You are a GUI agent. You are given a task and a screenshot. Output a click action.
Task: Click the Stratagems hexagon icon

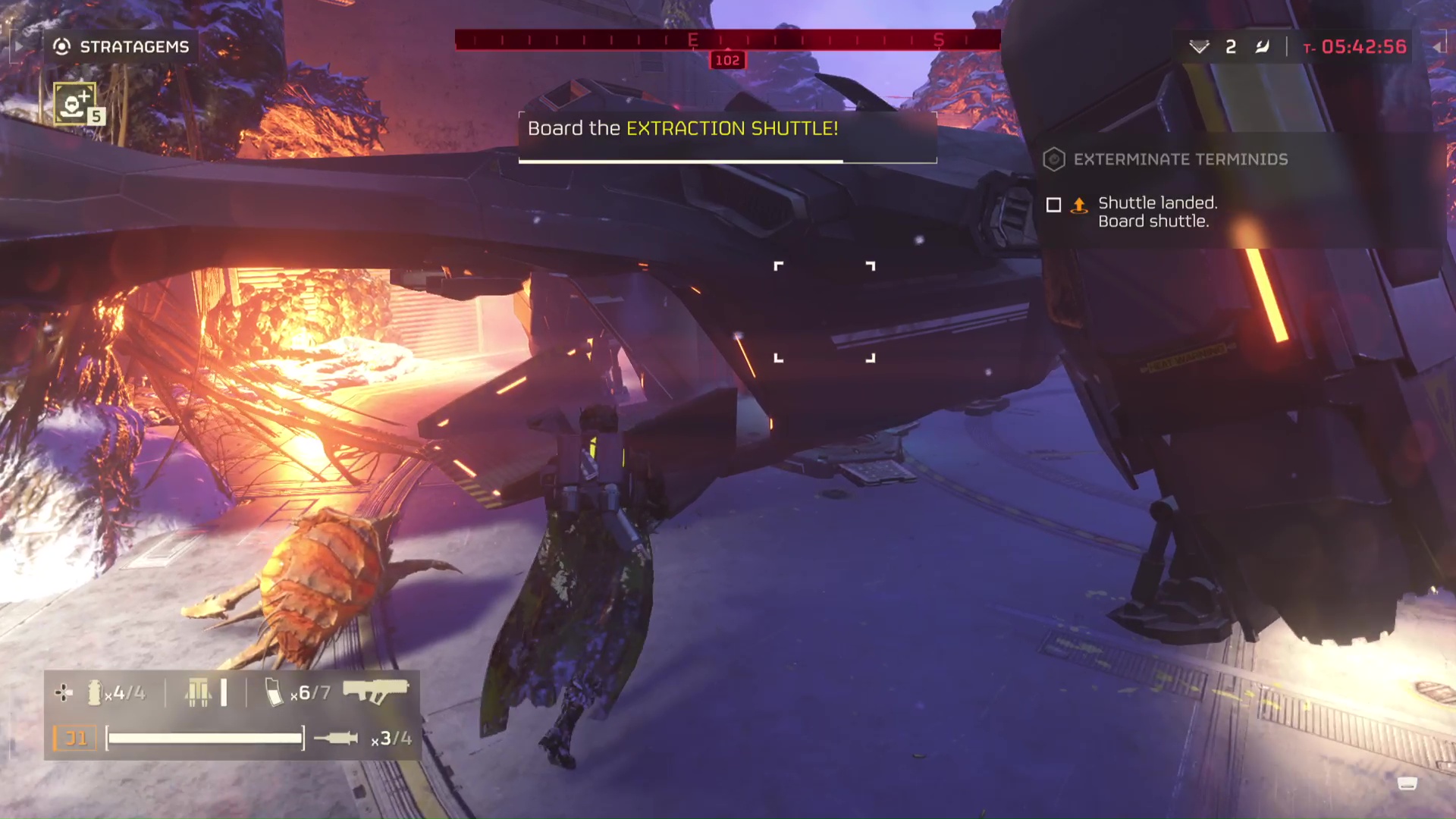(61, 46)
